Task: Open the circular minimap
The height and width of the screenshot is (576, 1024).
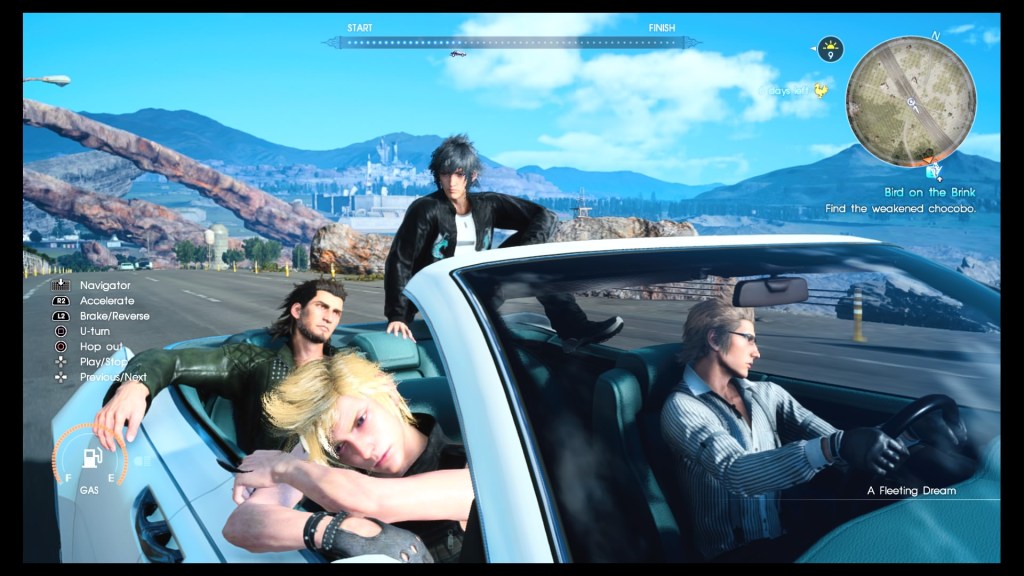Action: point(910,101)
